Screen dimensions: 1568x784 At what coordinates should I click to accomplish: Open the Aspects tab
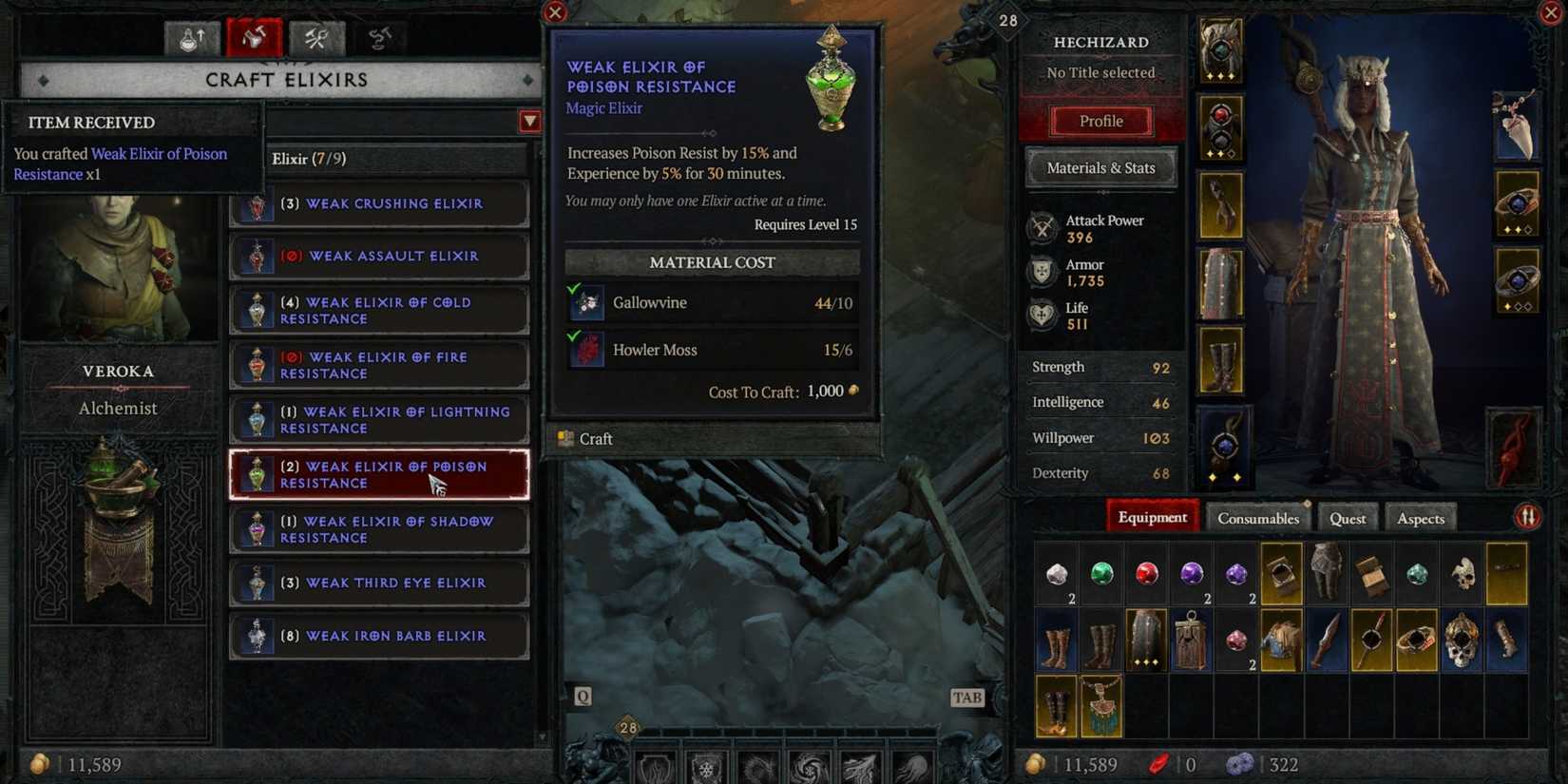(x=1421, y=518)
